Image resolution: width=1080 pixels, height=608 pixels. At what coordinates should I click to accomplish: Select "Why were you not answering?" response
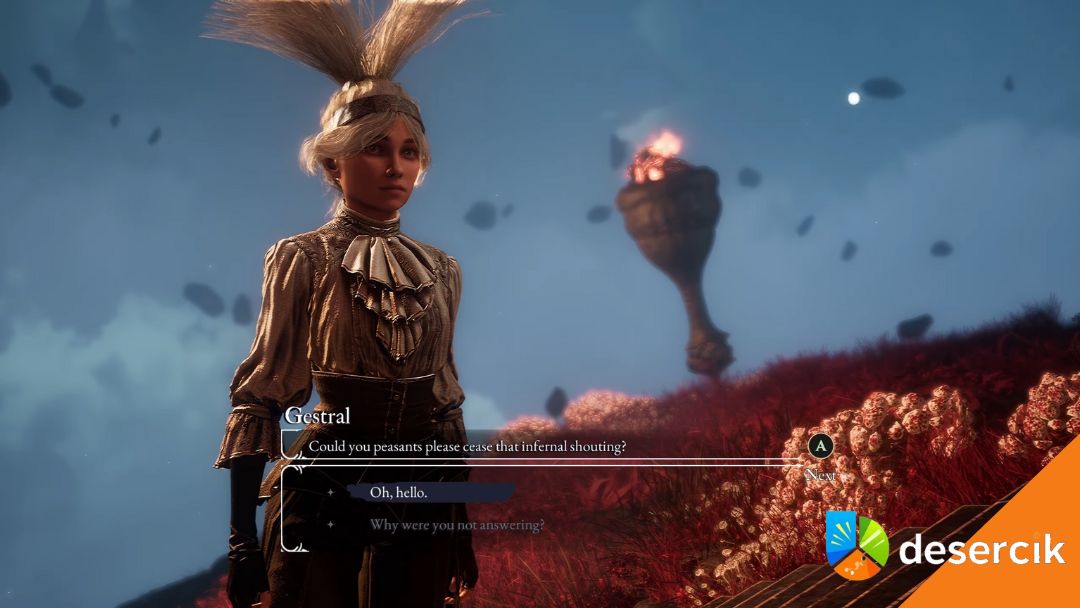[457, 524]
